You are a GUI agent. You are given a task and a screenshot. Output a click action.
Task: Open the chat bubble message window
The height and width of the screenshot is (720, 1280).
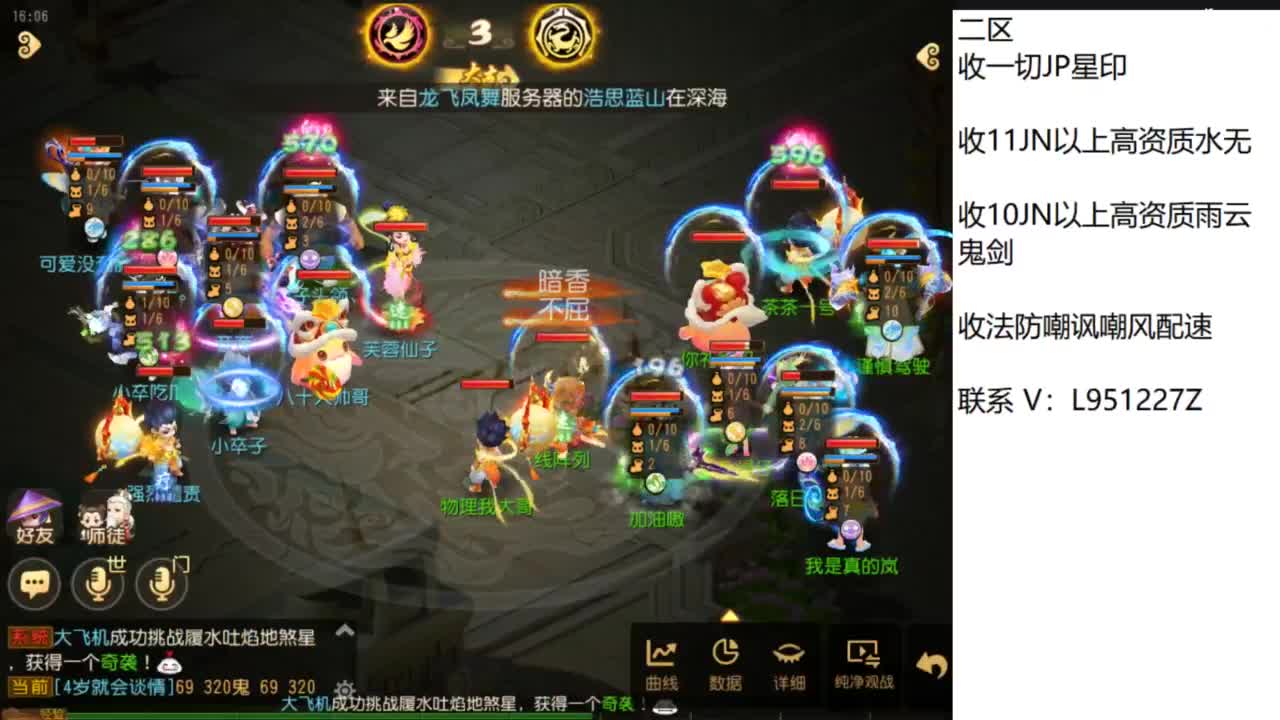point(35,583)
